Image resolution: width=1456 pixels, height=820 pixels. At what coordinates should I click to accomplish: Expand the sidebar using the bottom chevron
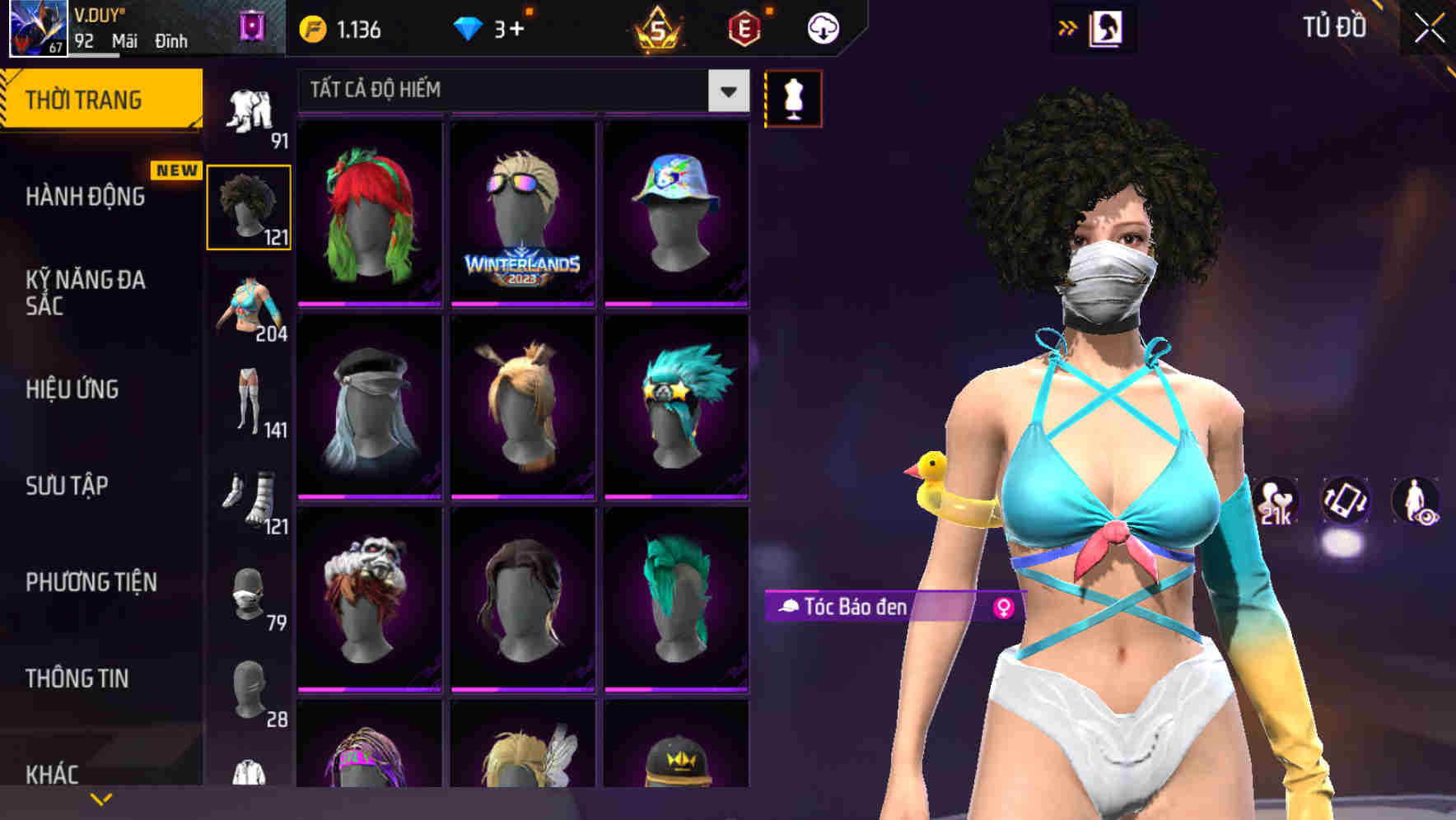tap(100, 797)
